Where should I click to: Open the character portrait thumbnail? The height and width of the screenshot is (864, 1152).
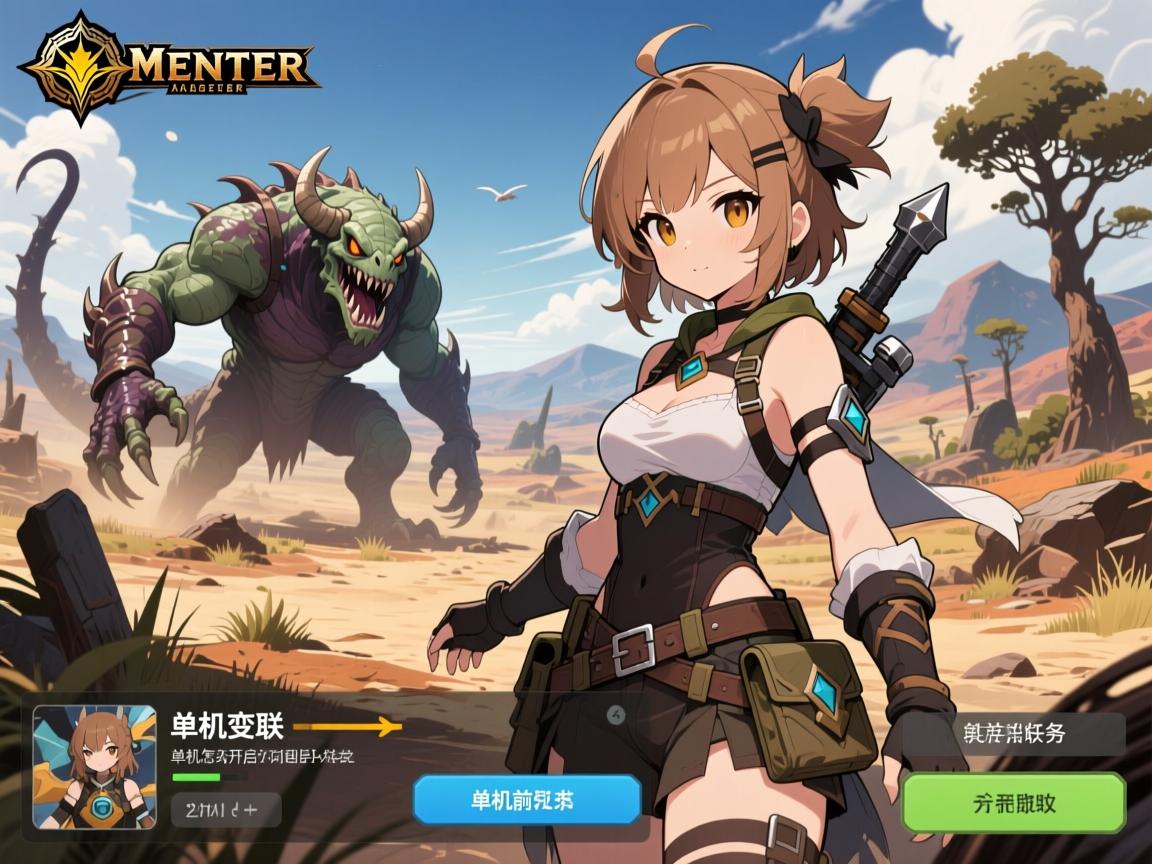tap(95, 767)
